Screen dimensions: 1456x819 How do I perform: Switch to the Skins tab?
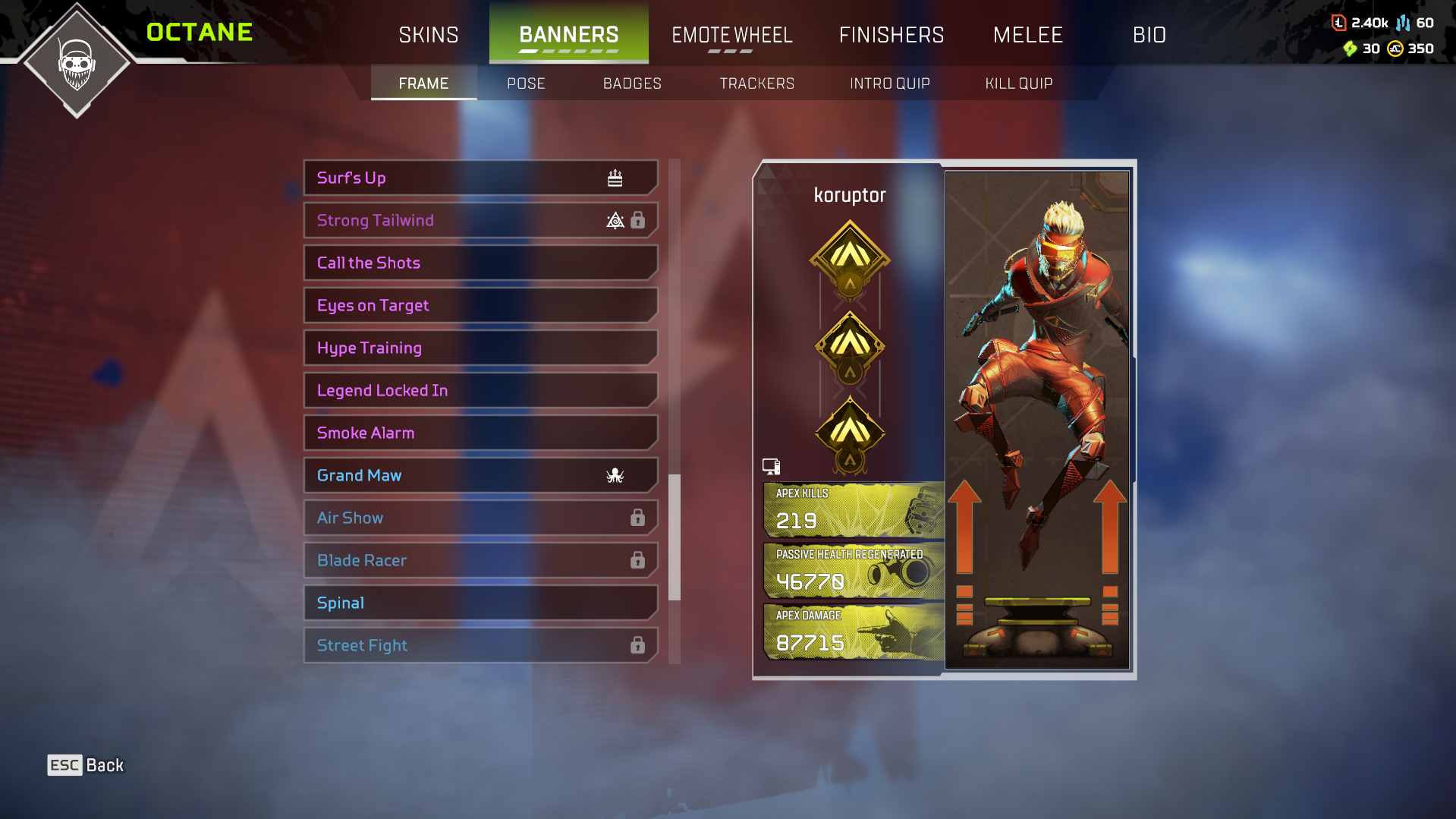click(x=429, y=35)
